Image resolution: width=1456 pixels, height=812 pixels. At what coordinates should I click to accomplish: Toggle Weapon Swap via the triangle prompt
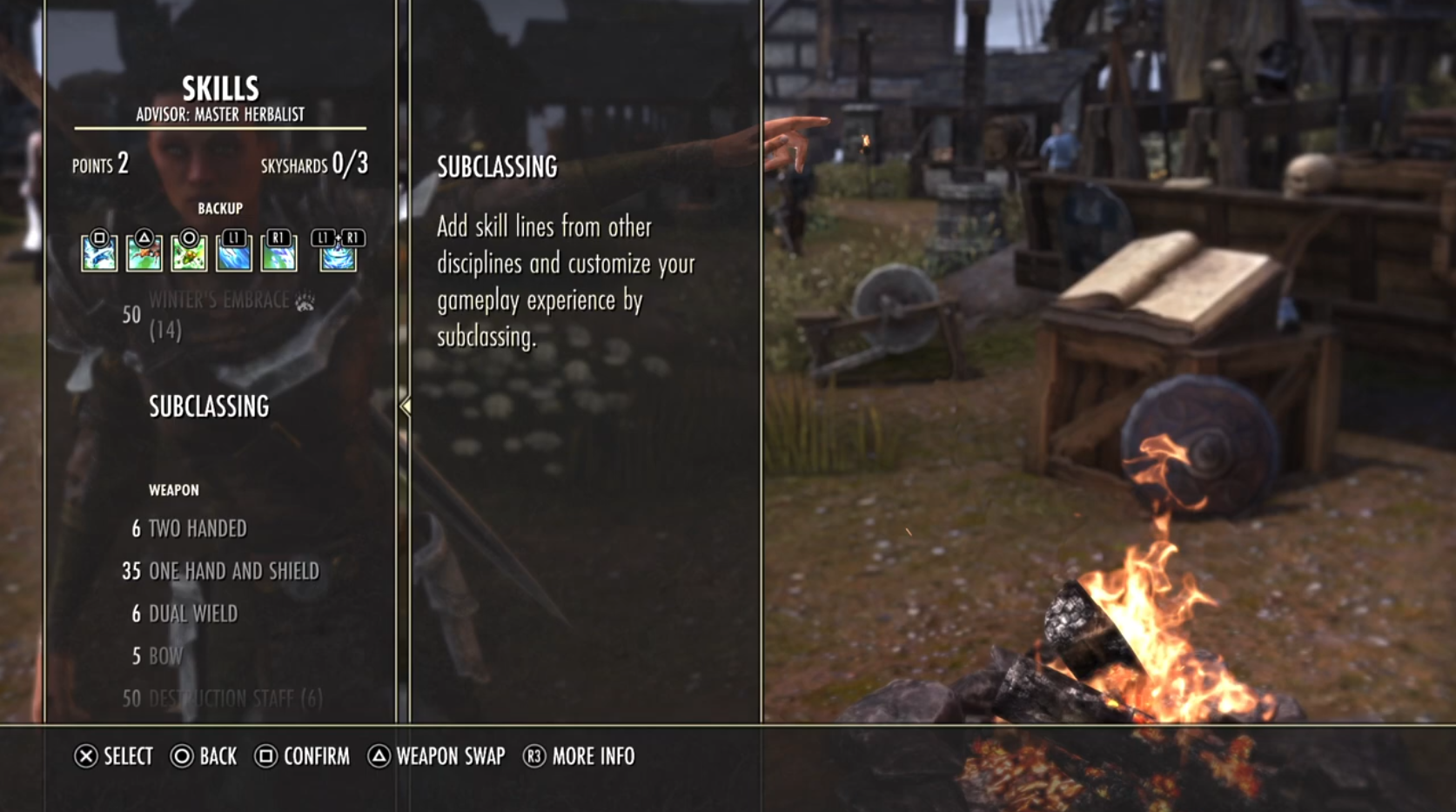tap(379, 757)
